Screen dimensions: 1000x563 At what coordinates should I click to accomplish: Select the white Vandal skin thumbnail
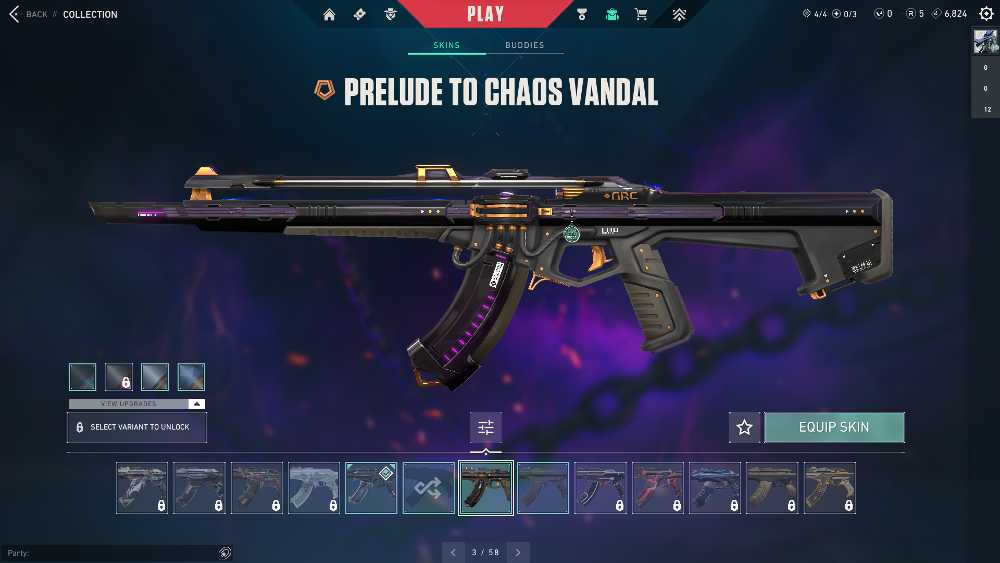point(314,487)
